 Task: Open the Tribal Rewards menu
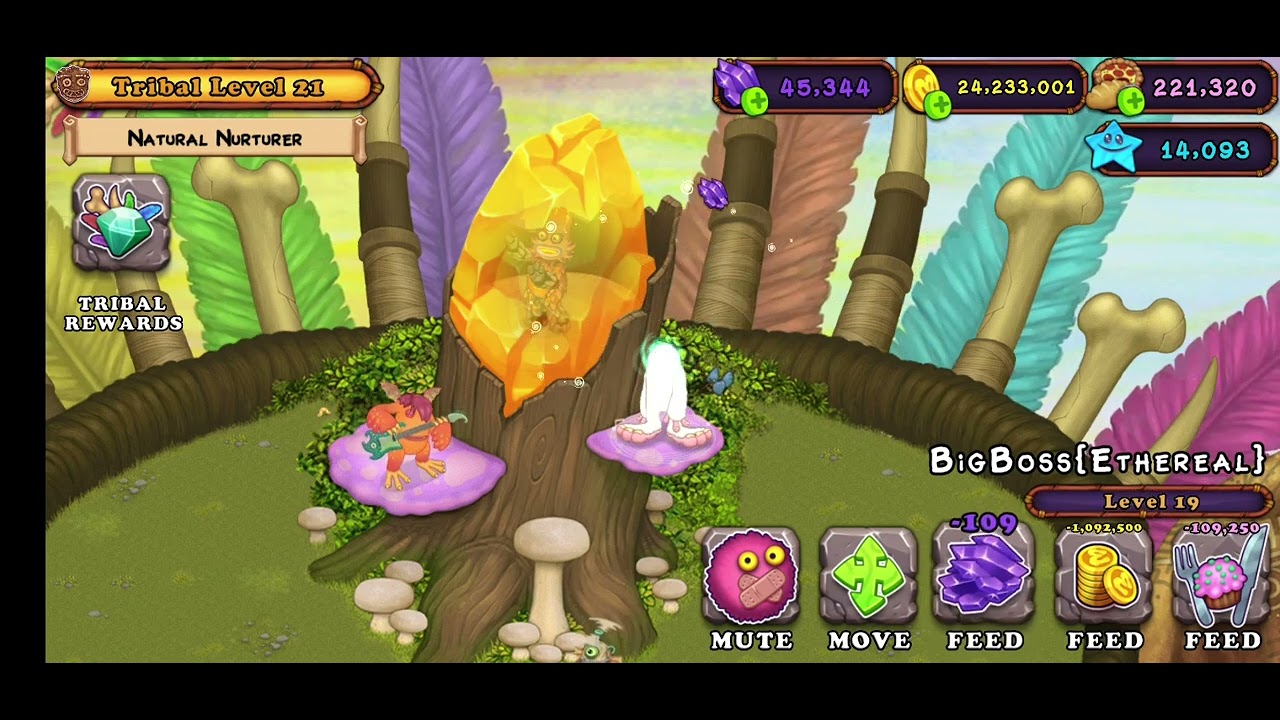(122, 224)
